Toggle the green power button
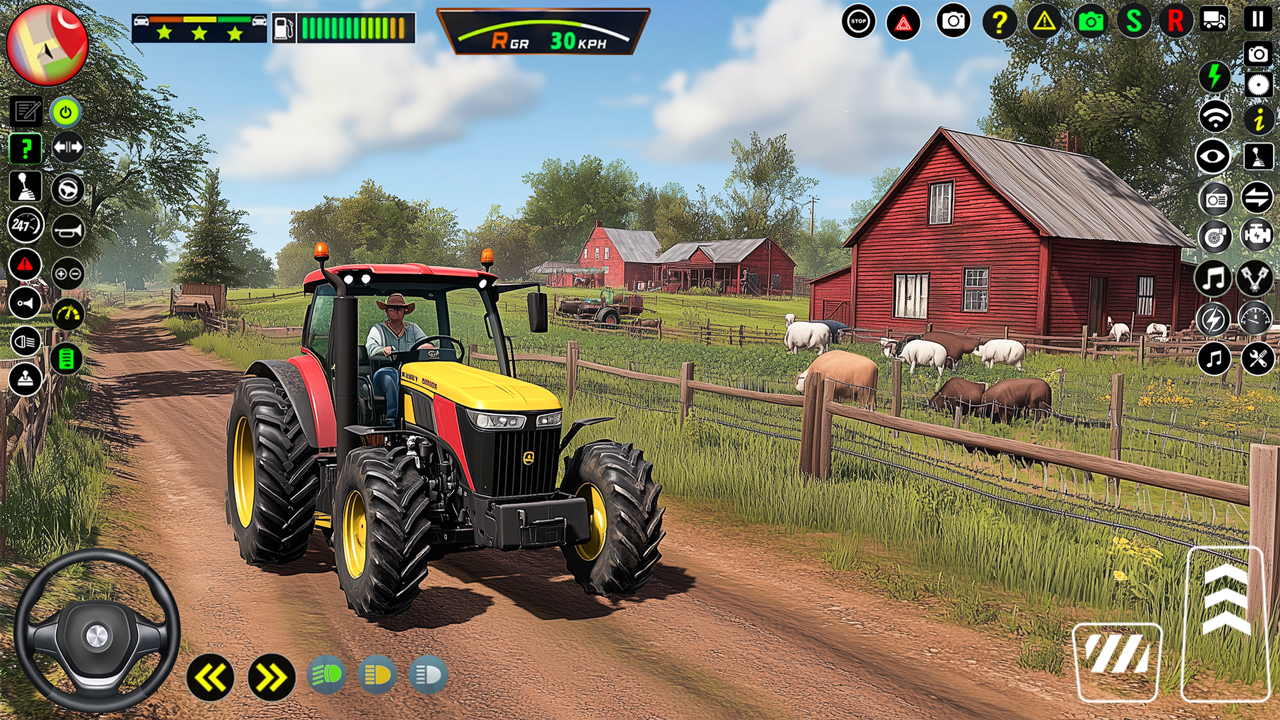The height and width of the screenshot is (720, 1280). (66, 113)
